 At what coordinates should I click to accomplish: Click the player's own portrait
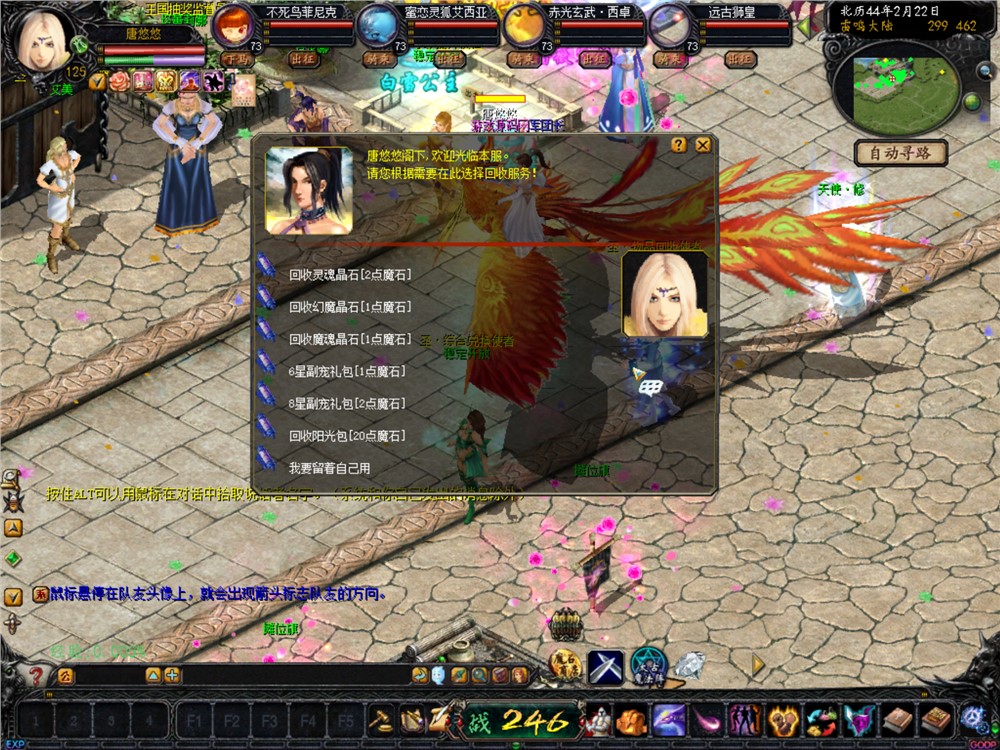coord(45,40)
